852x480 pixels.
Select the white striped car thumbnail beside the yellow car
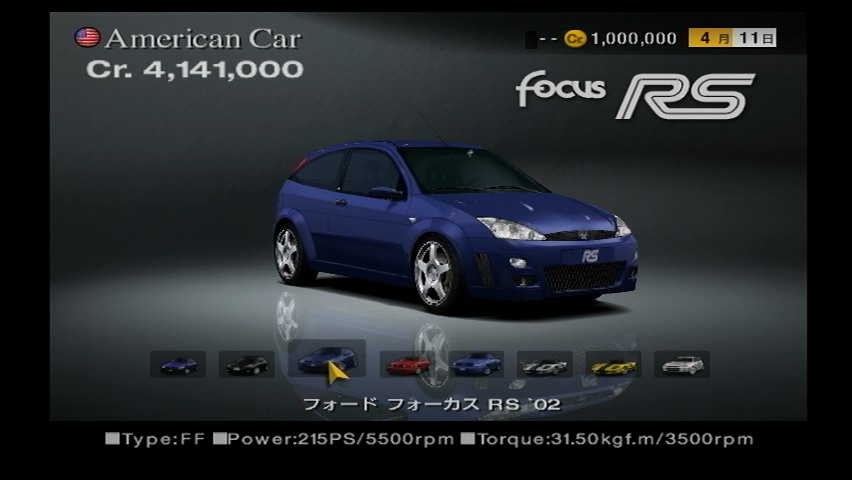click(x=545, y=364)
